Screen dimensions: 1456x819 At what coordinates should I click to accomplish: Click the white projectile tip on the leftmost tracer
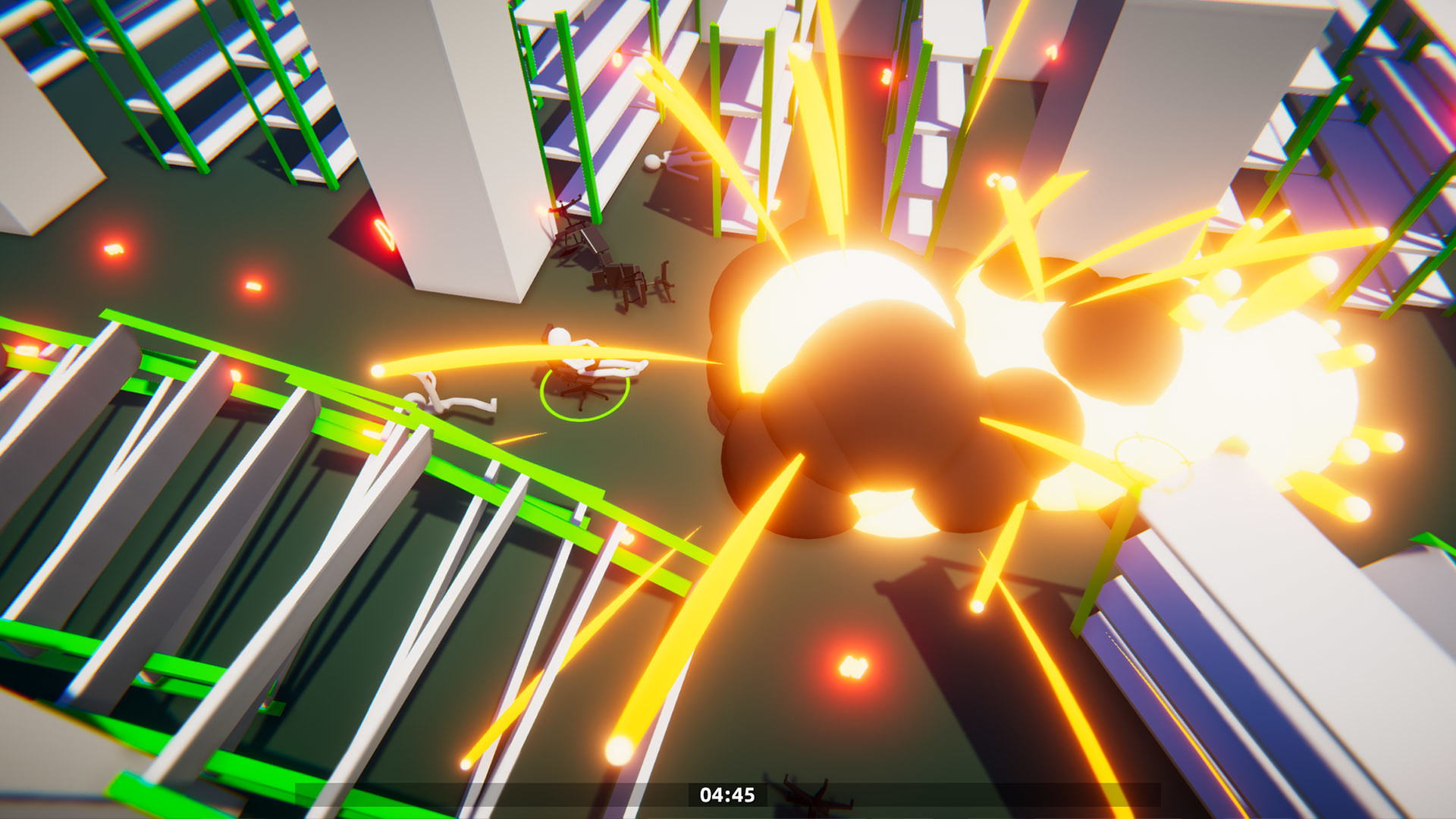click(x=376, y=371)
